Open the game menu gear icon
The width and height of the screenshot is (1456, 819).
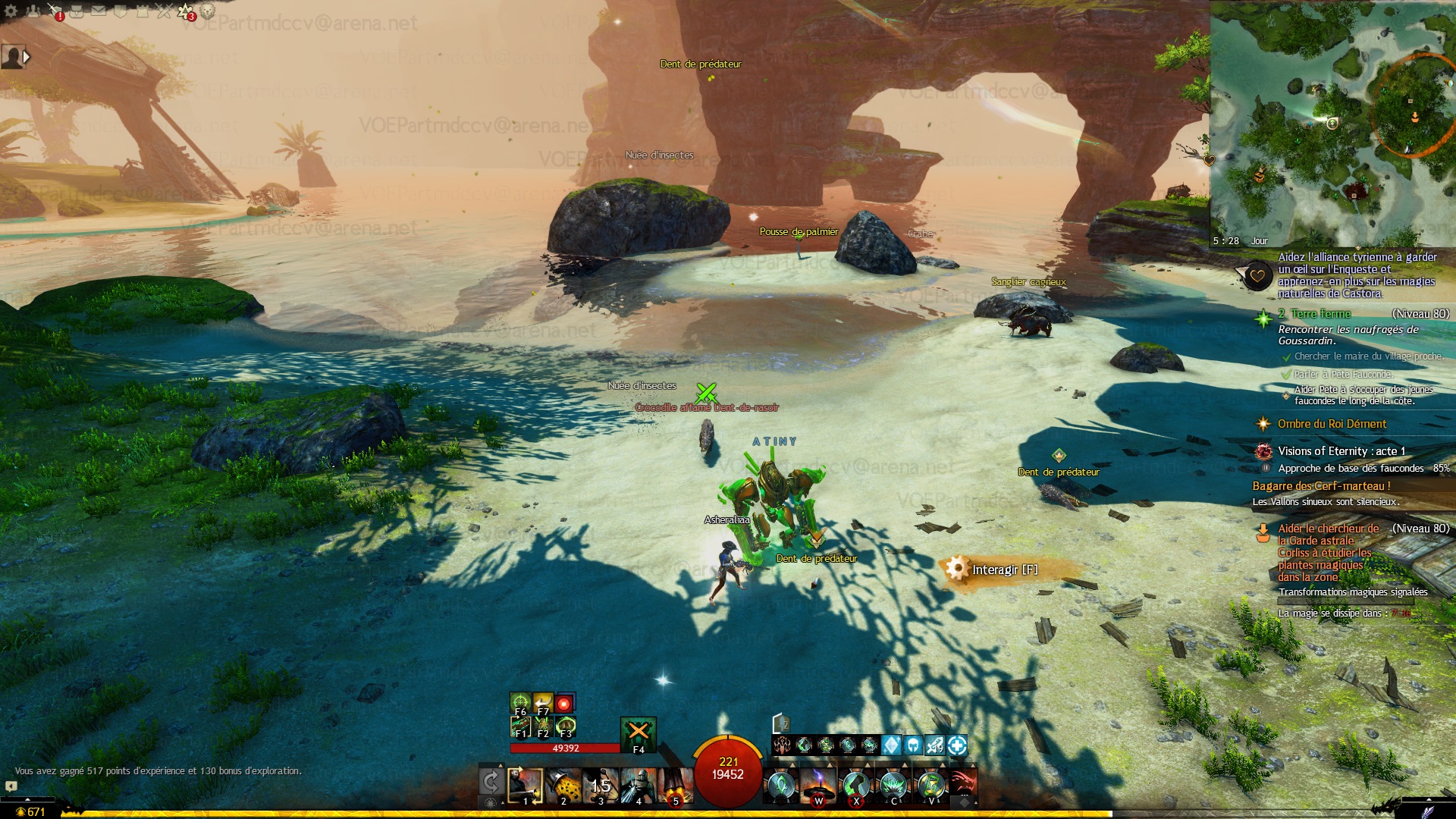[x=11, y=11]
